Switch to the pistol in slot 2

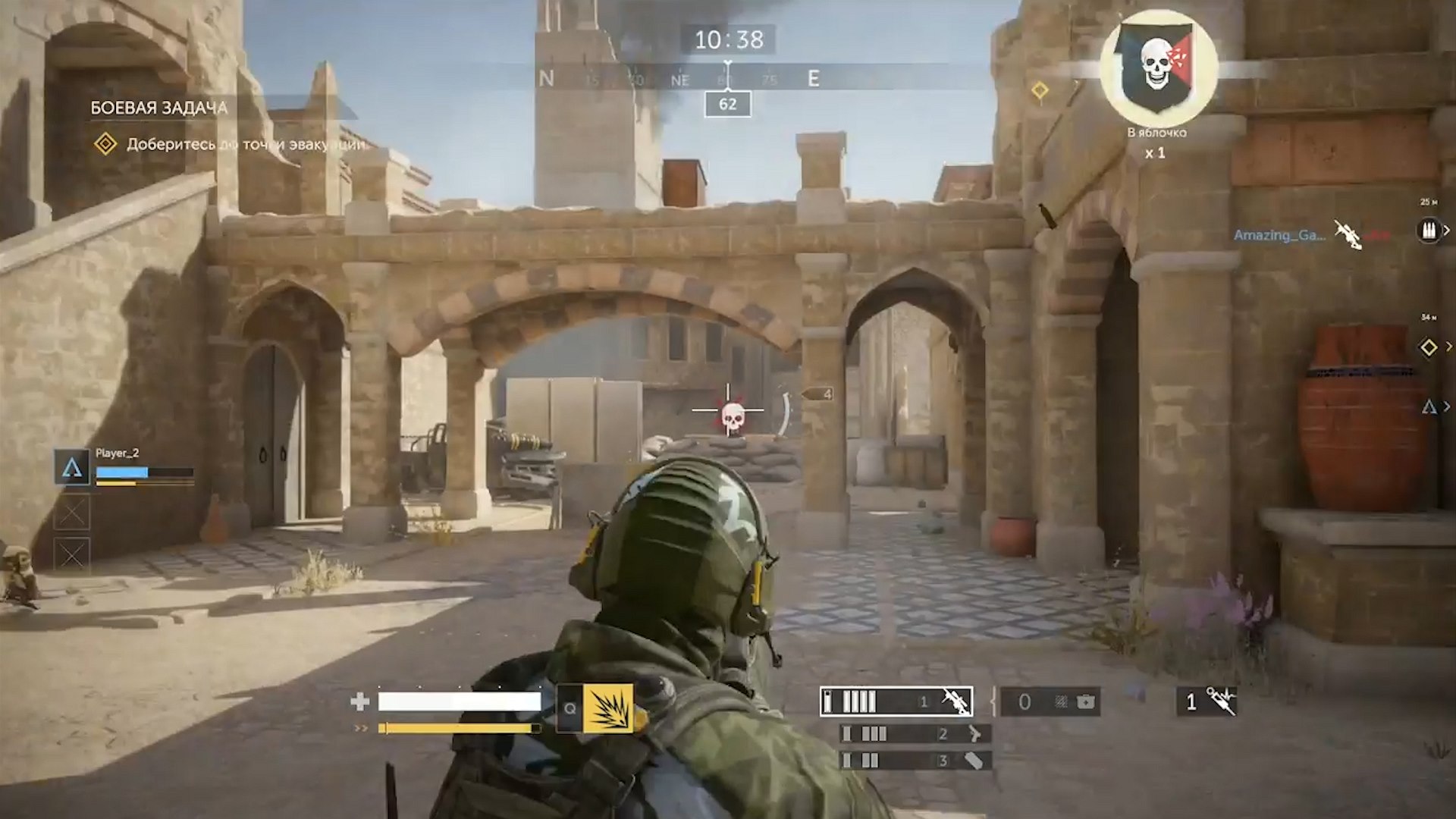(x=915, y=733)
